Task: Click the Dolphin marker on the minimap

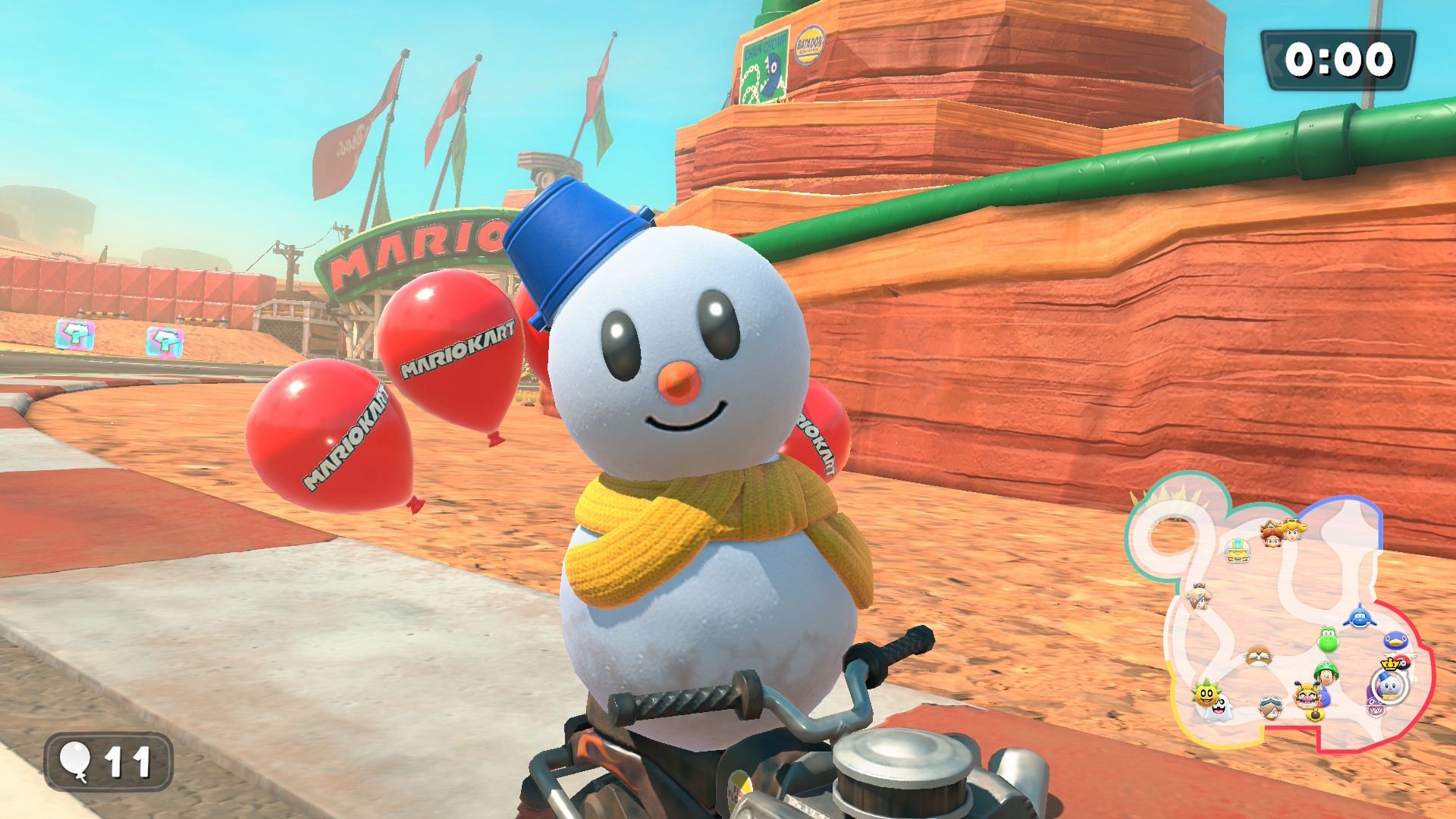Action: [x=1360, y=617]
